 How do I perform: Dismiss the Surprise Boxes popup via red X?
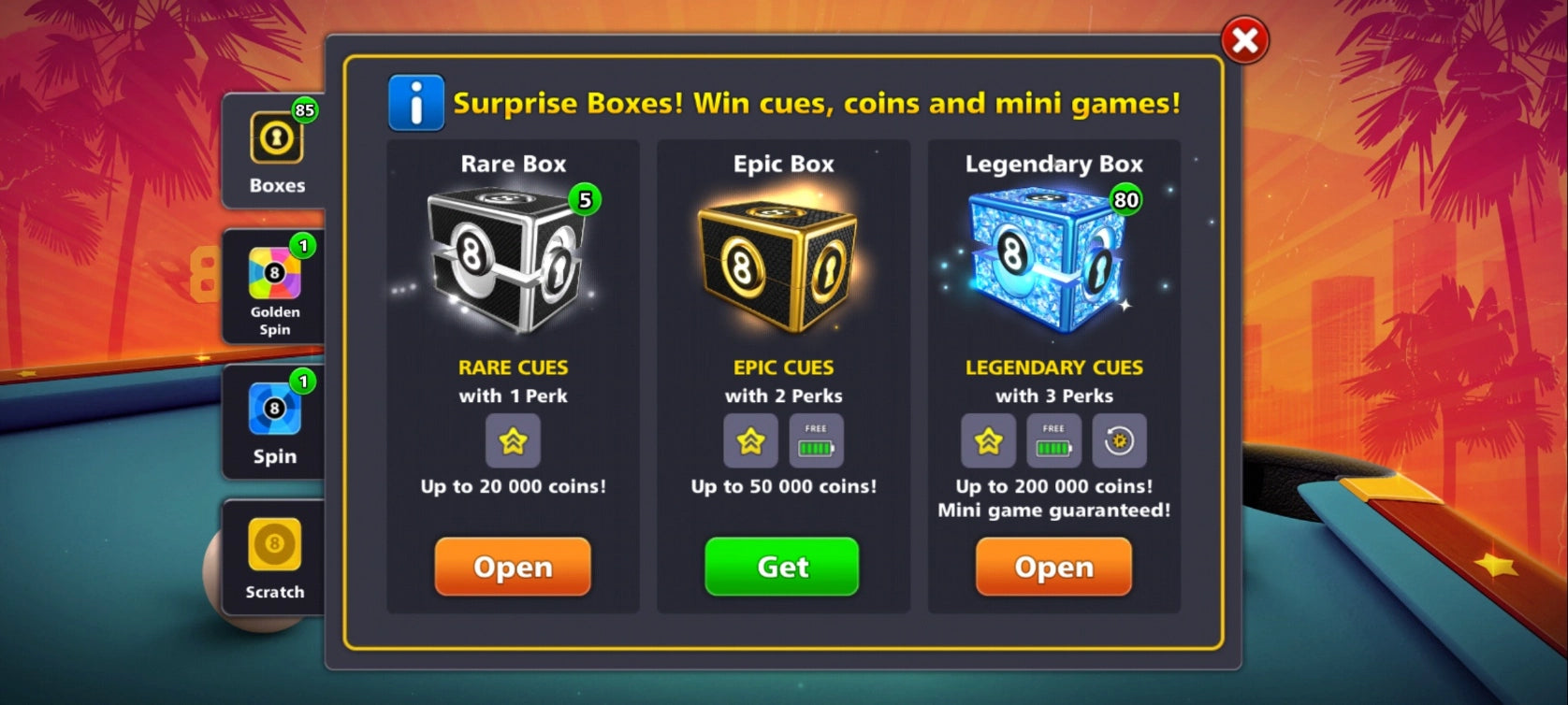tap(1244, 41)
